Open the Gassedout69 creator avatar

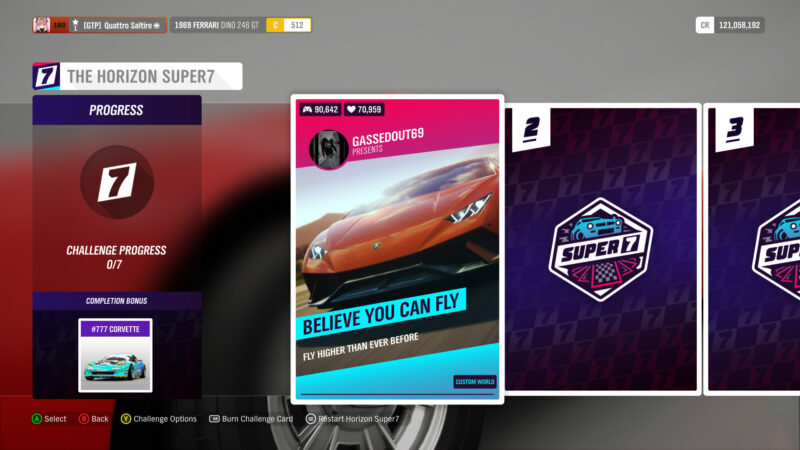click(329, 148)
